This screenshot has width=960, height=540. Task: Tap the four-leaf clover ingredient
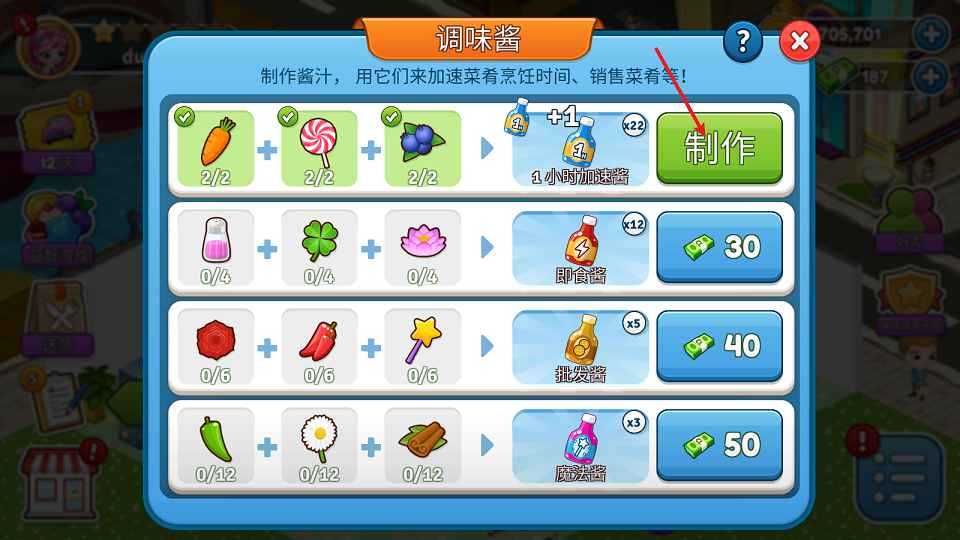click(319, 247)
